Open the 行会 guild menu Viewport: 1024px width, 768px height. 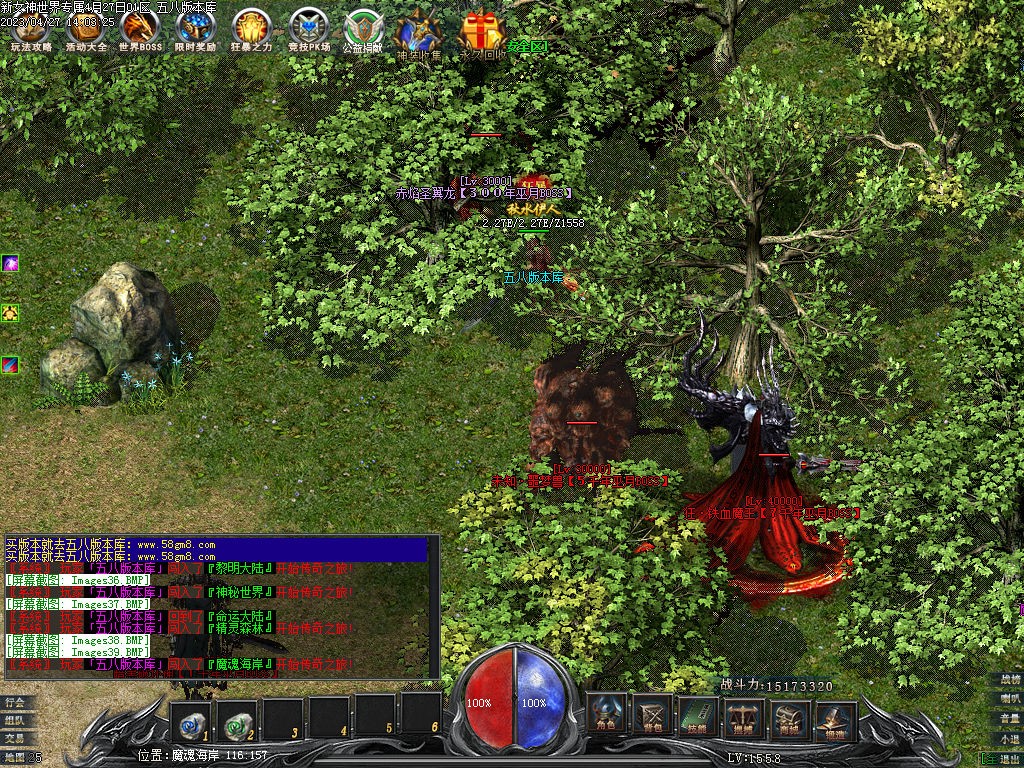click(x=15, y=702)
